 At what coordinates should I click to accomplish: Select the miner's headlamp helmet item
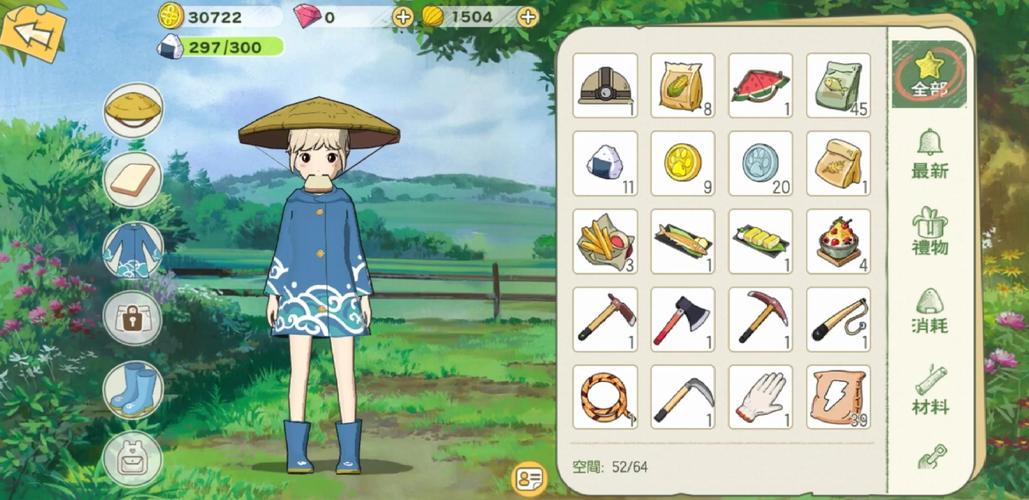coord(605,86)
